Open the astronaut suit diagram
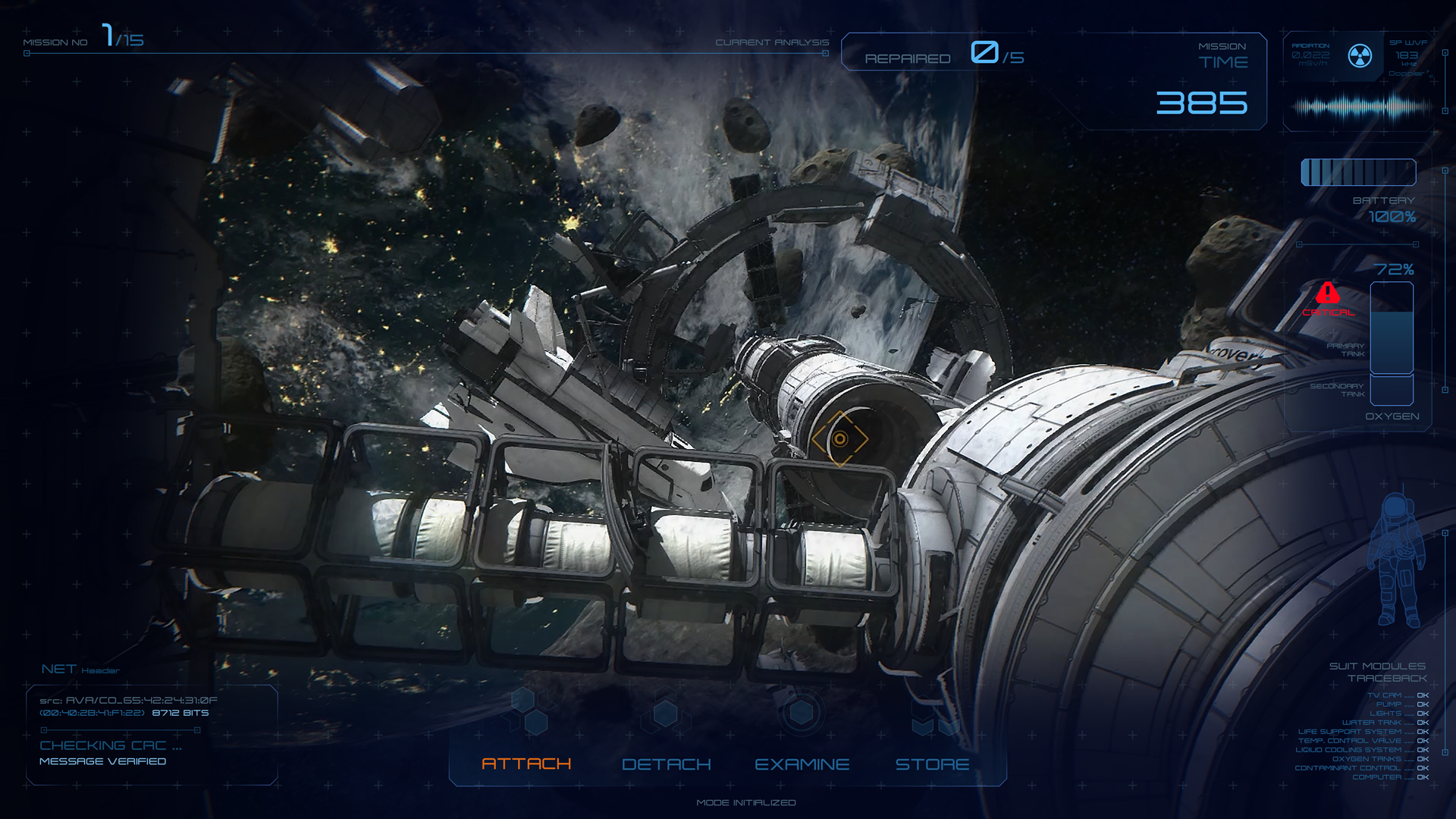 1396,560
